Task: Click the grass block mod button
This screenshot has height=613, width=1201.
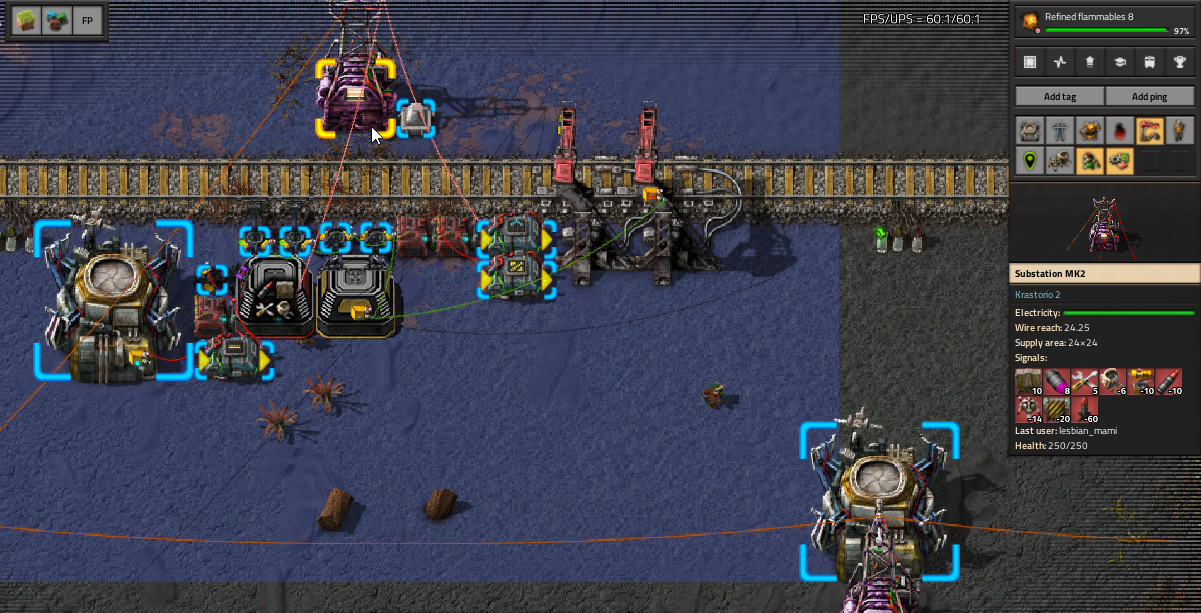Action: (x=26, y=20)
